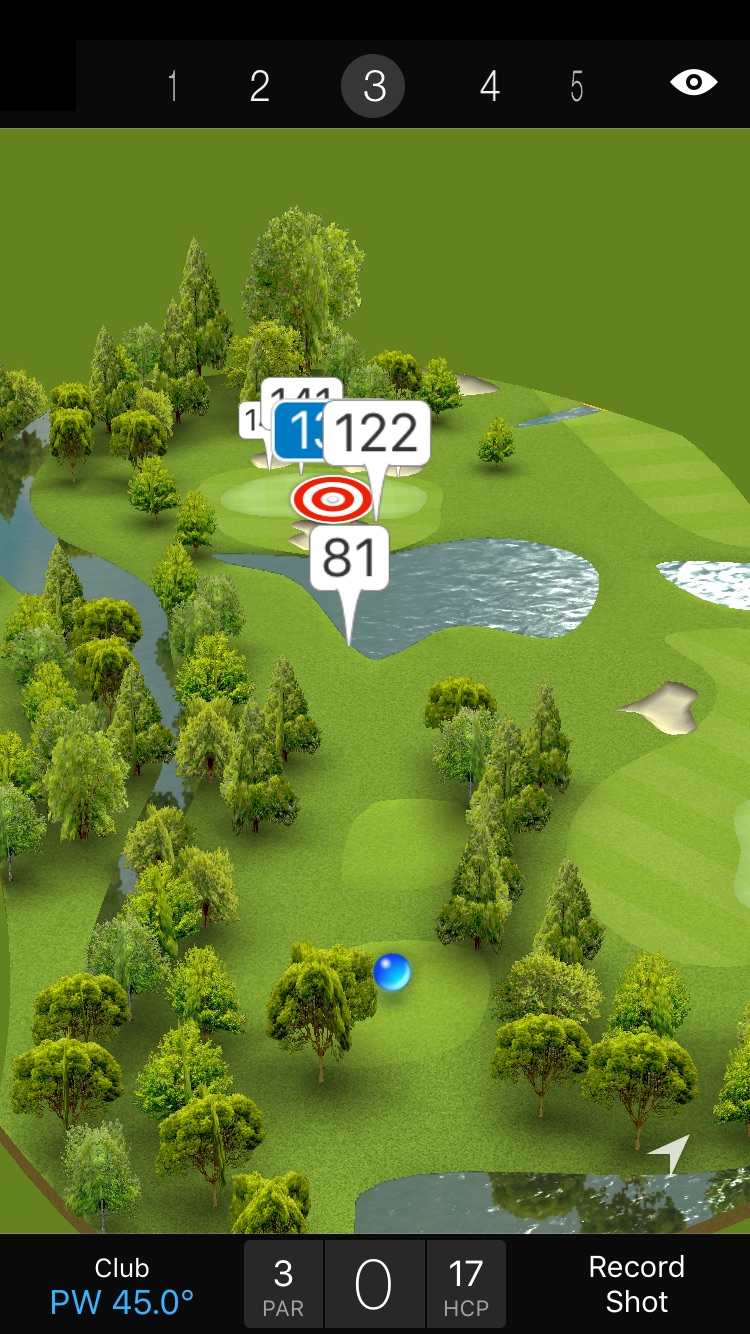Open the score entry showing 0
The height and width of the screenshot is (1334, 750).
point(374,1285)
